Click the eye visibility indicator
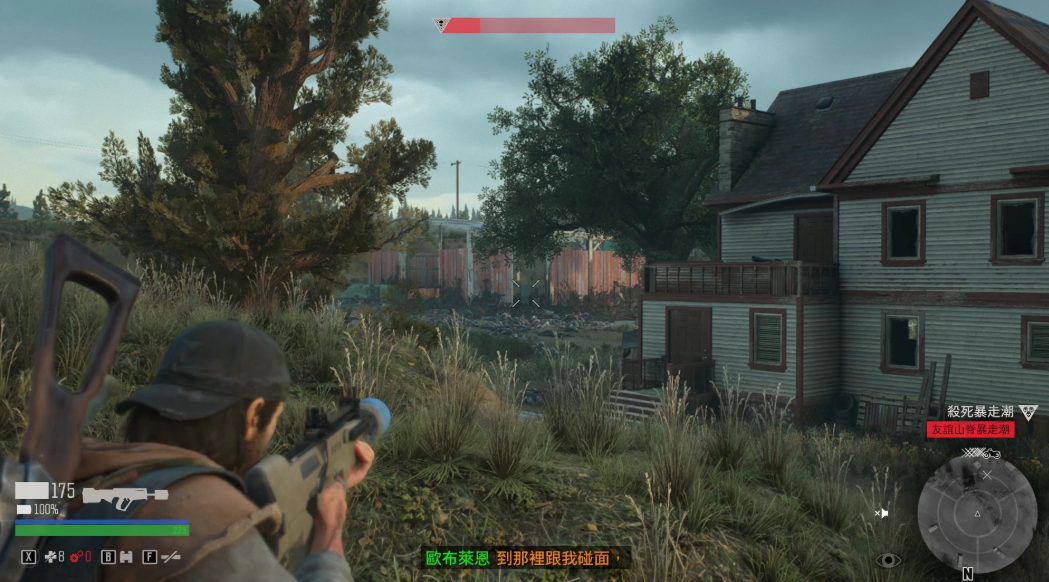1049x582 pixels. click(889, 559)
